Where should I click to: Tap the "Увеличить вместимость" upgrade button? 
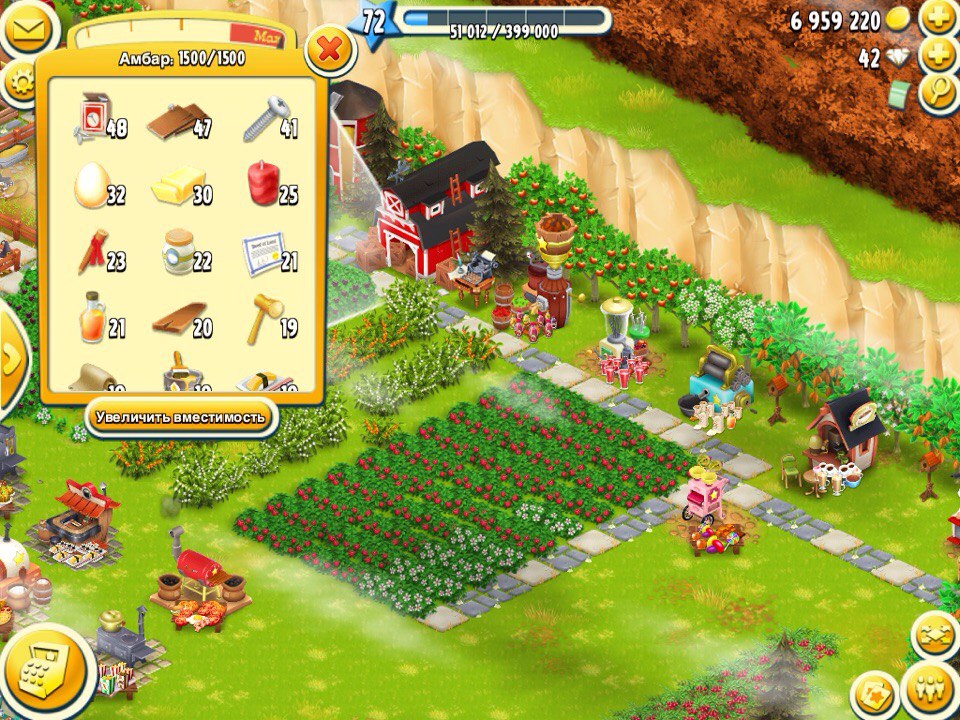[180, 416]
